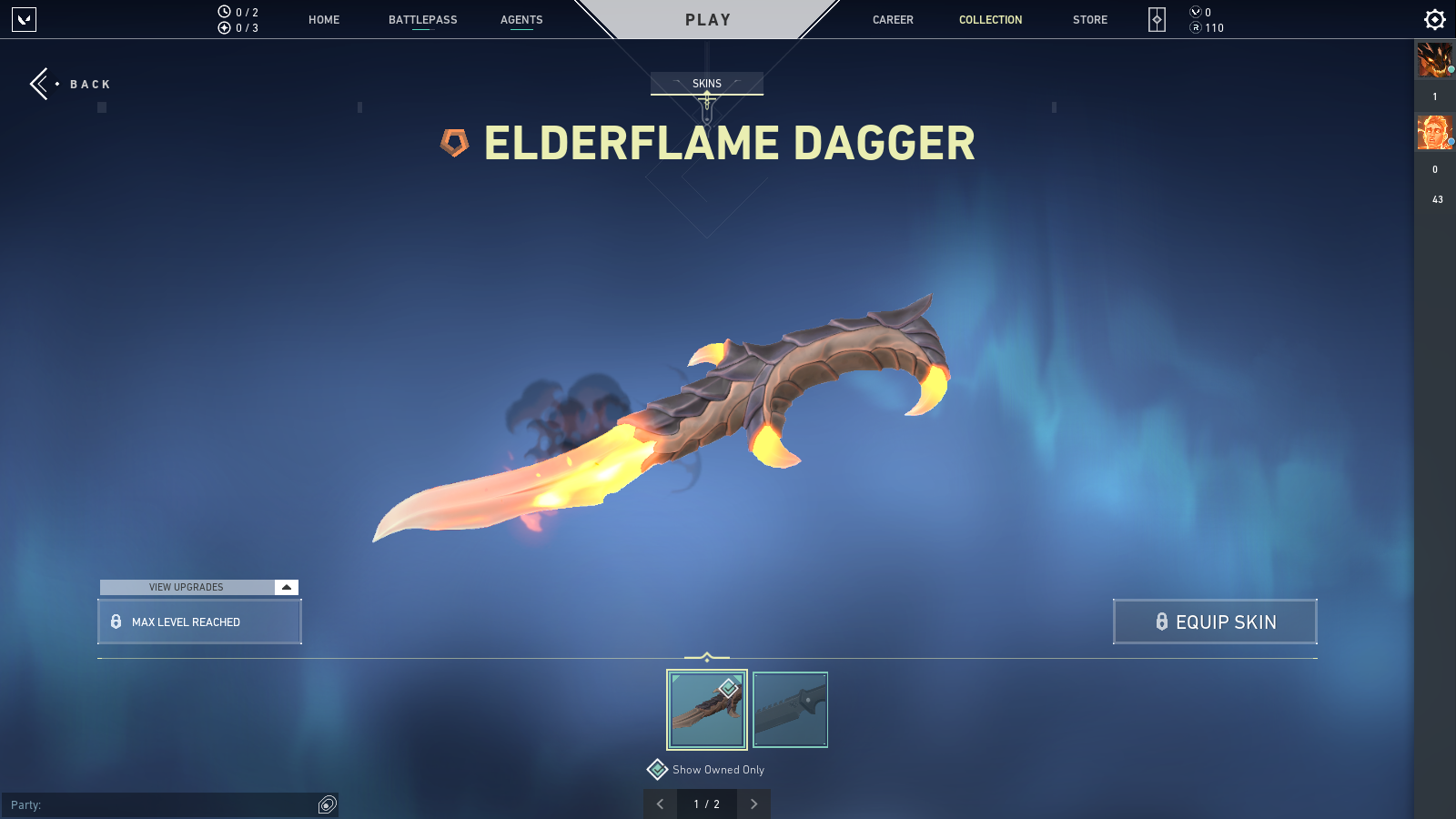The width and height of the screenshot is (1456, 819).
Task: Select the default dagger thumbnail
Action: click(x=790, y=710)
